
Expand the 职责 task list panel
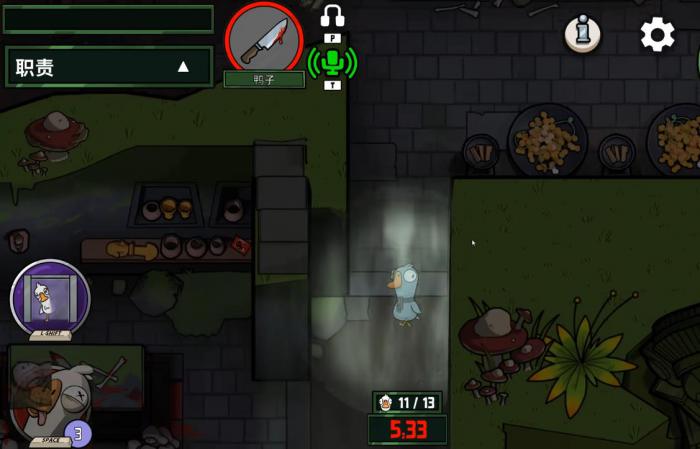click(183, 67)
